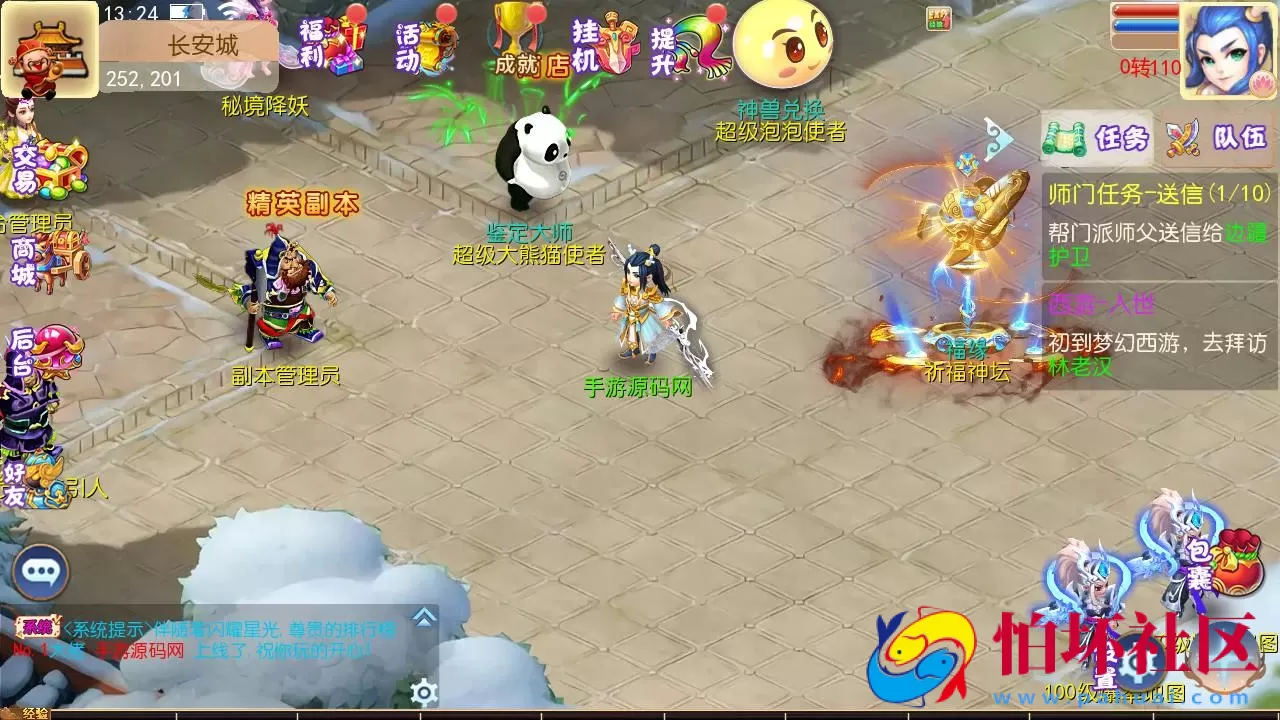Image resolution: width=1280 pixels, height=720 pixels.
Task: Open the 商城 (mall) cart icon
Action: [x=46, y=262]
